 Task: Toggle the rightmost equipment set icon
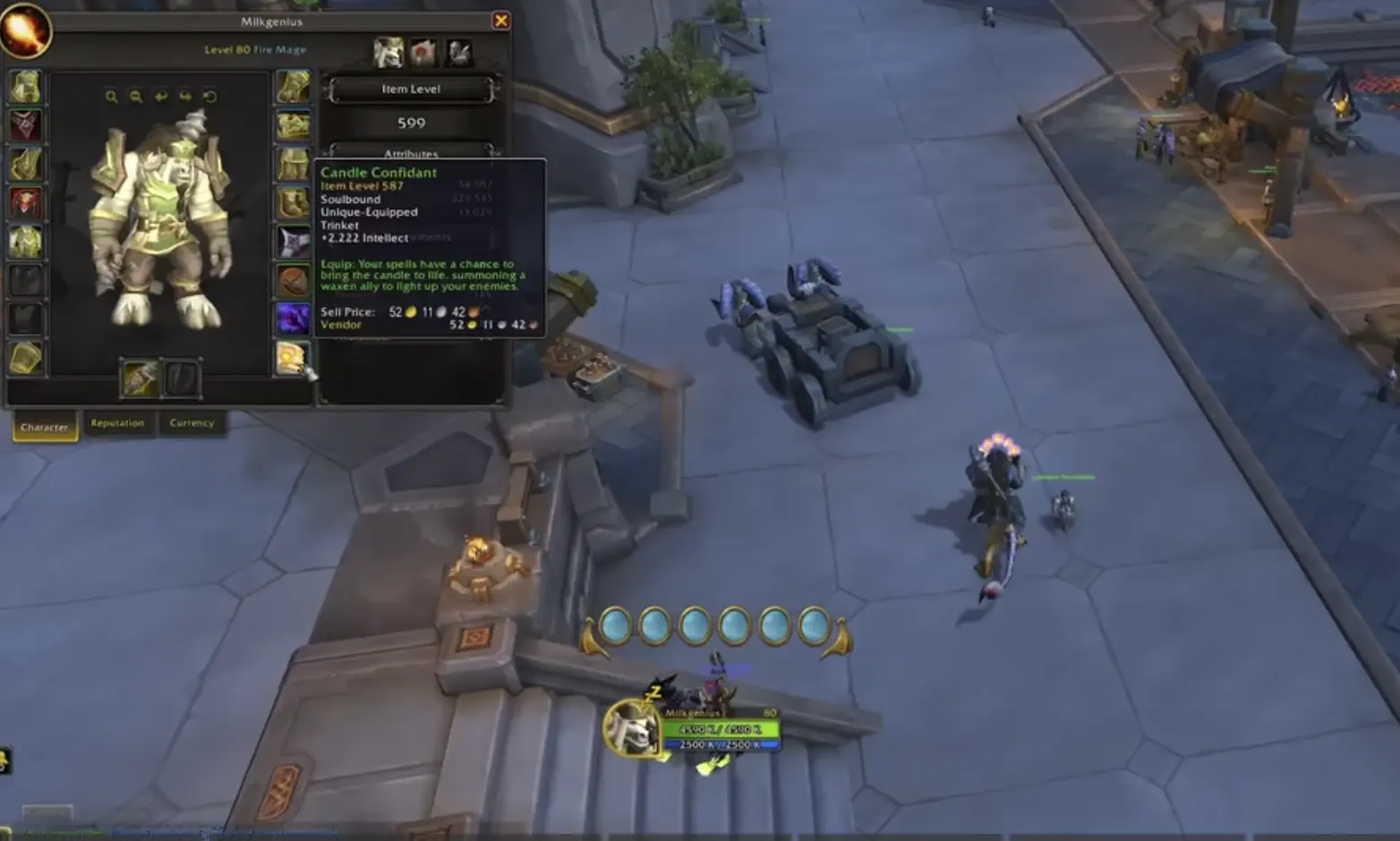pyautogui.click(x=458, y=51)
